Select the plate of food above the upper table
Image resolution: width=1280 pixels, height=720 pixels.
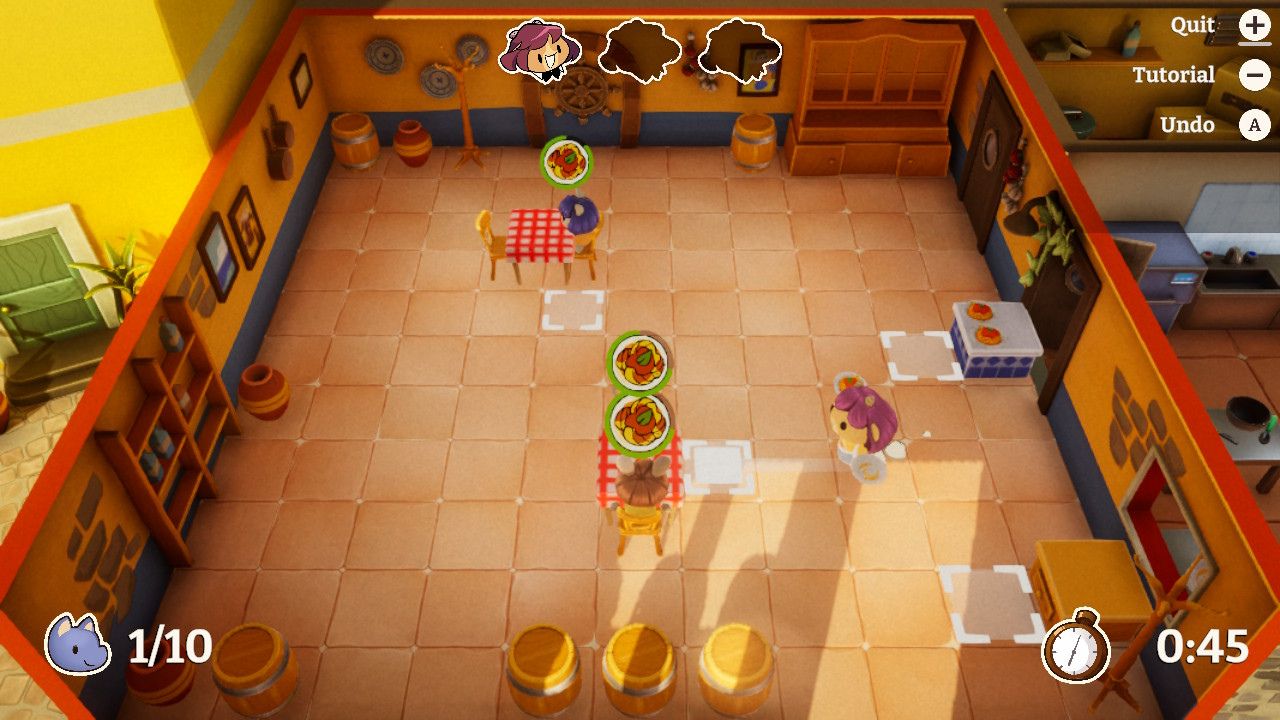coord(566,160)
